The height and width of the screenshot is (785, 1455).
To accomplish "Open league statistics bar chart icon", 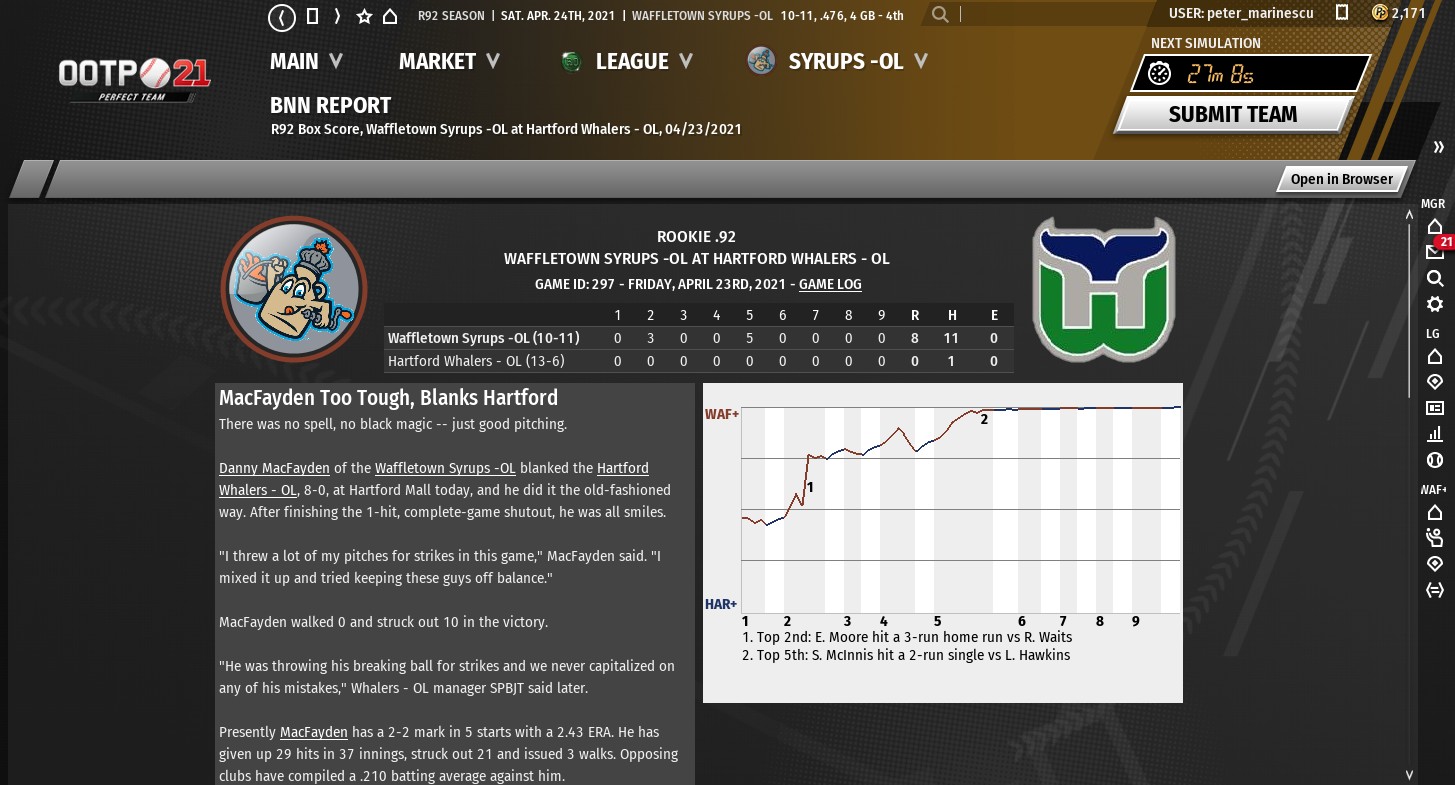I will 1434,434.
